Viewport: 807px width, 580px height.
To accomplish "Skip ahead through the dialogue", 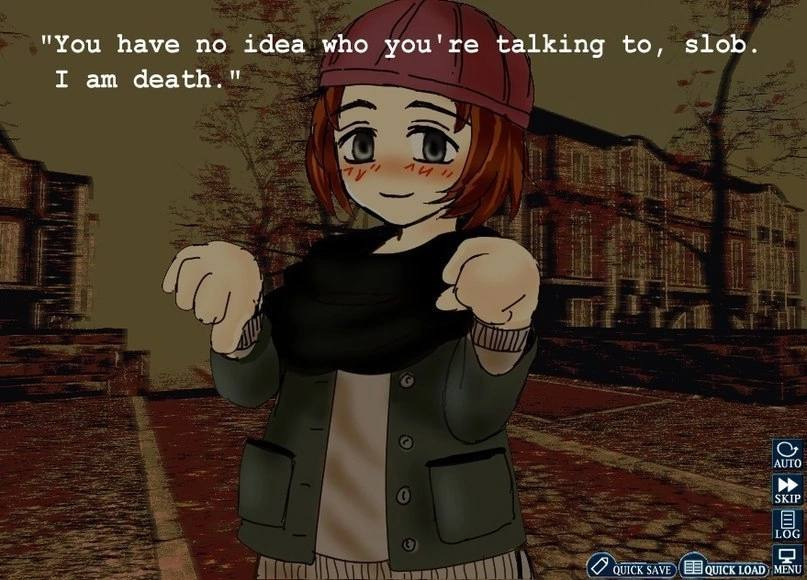I will coord(787,489).
